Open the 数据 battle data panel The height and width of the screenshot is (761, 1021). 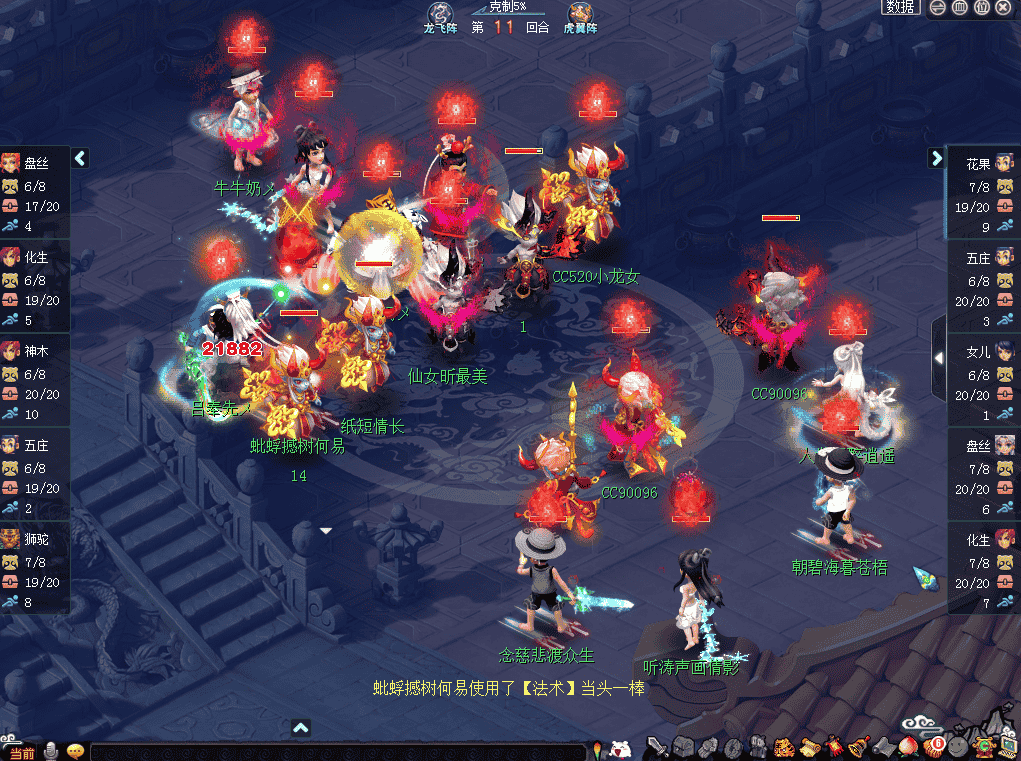[x=901, y=7]
